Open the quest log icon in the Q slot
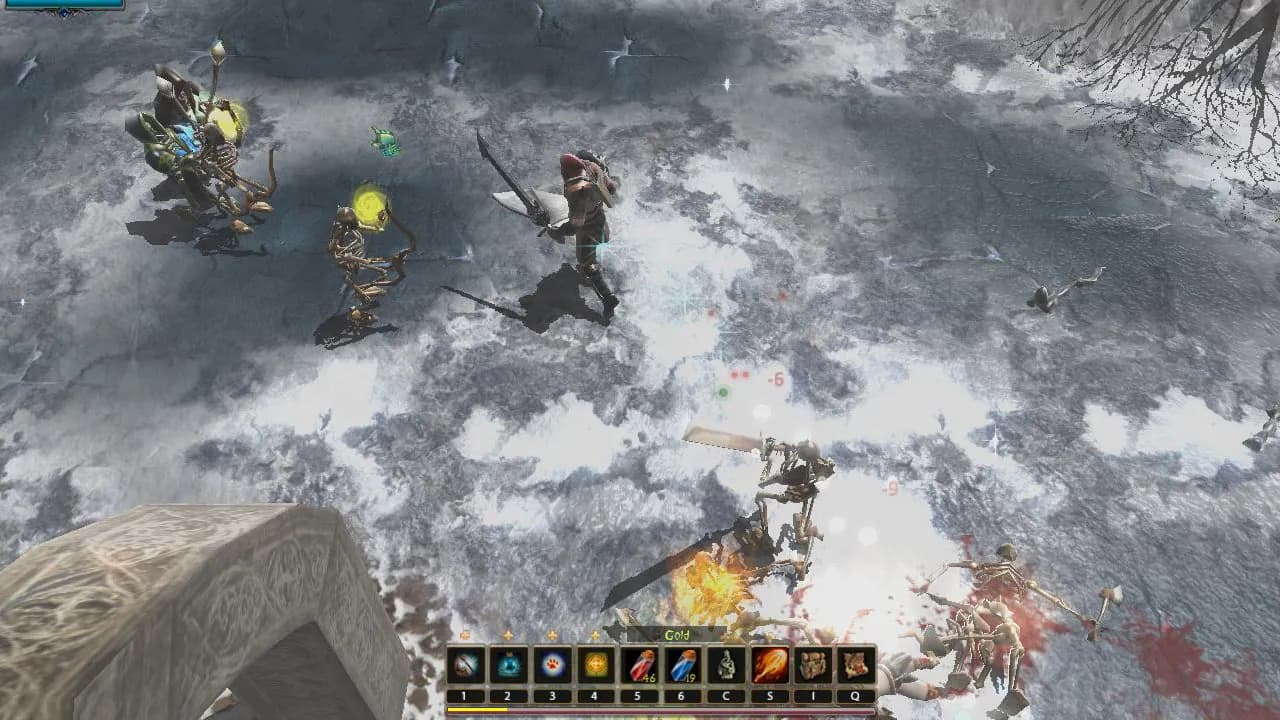Screen dimensions: 1280x720 click(855, 665)
